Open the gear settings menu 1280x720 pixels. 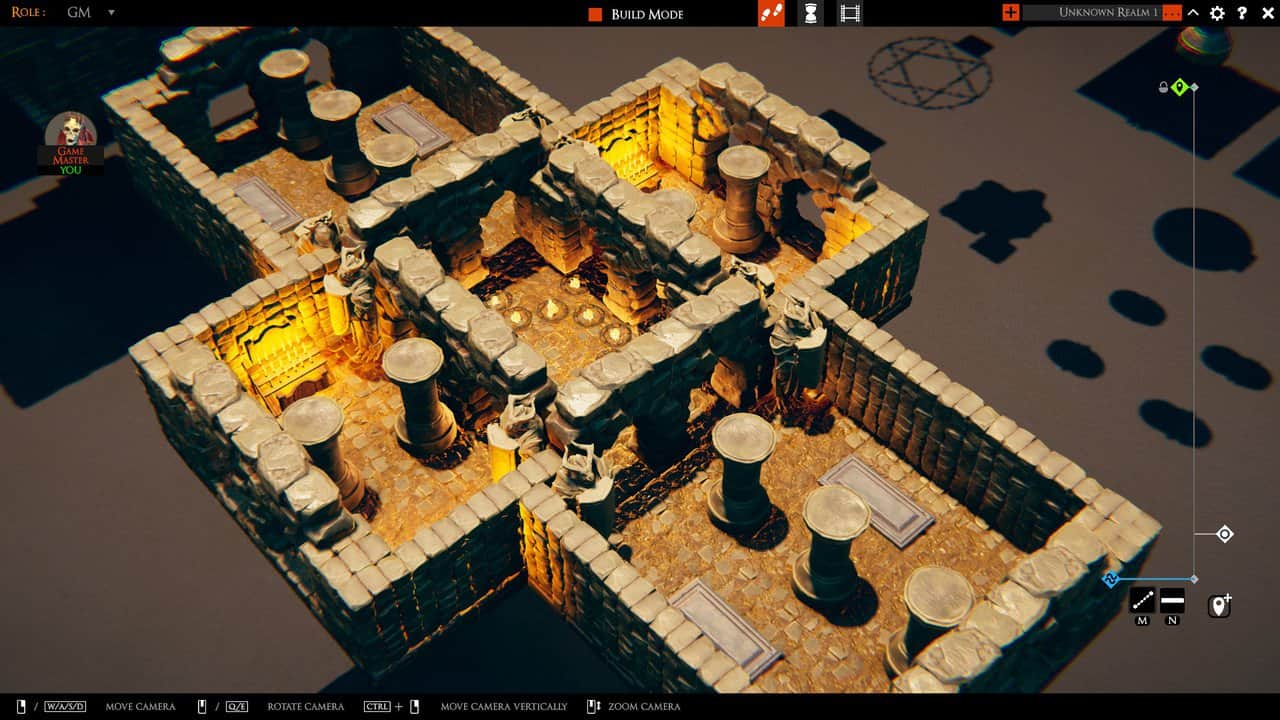[1217, 13]
